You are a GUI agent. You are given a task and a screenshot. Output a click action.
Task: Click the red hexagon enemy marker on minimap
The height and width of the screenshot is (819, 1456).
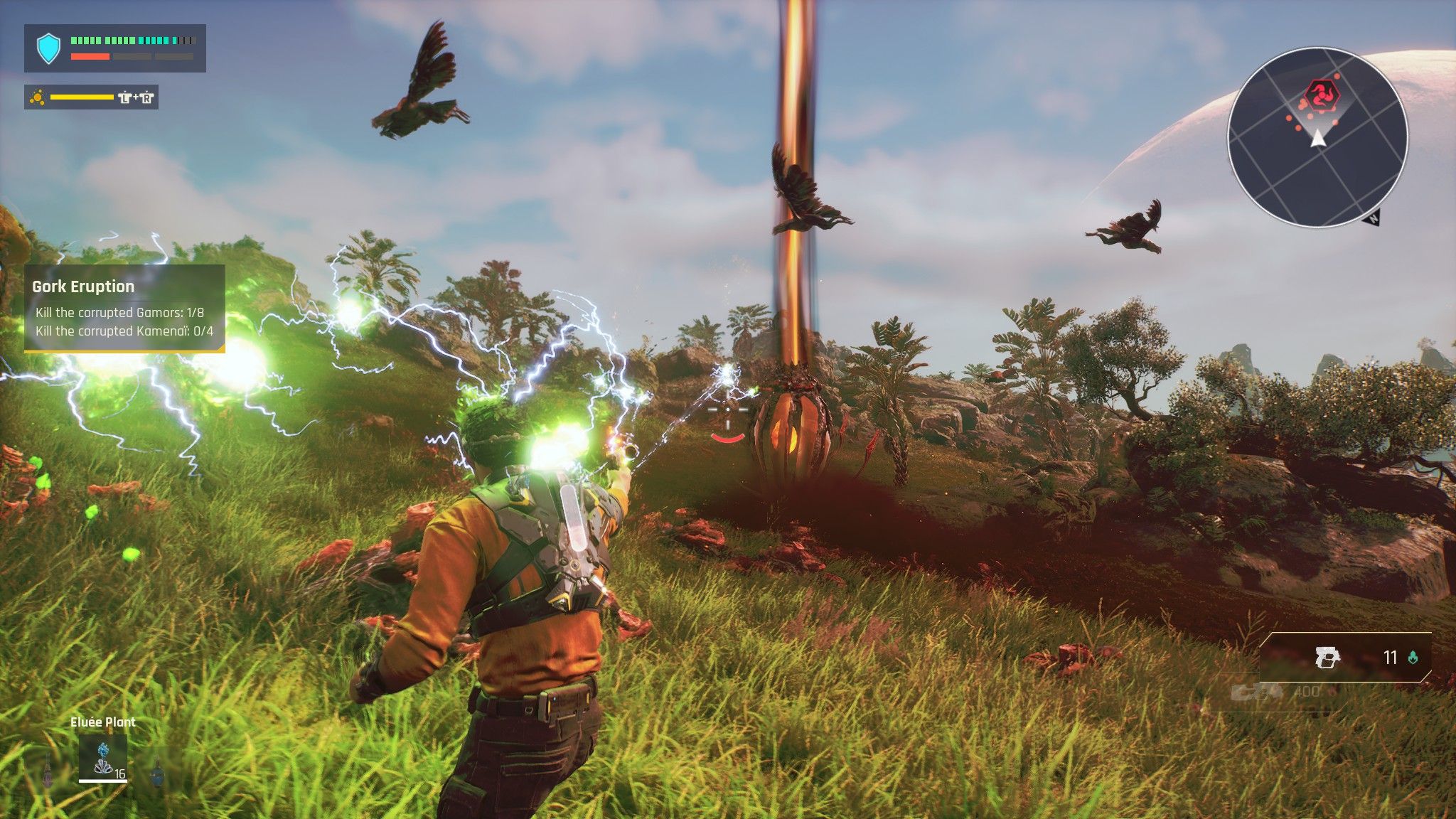click(1322, 93)
